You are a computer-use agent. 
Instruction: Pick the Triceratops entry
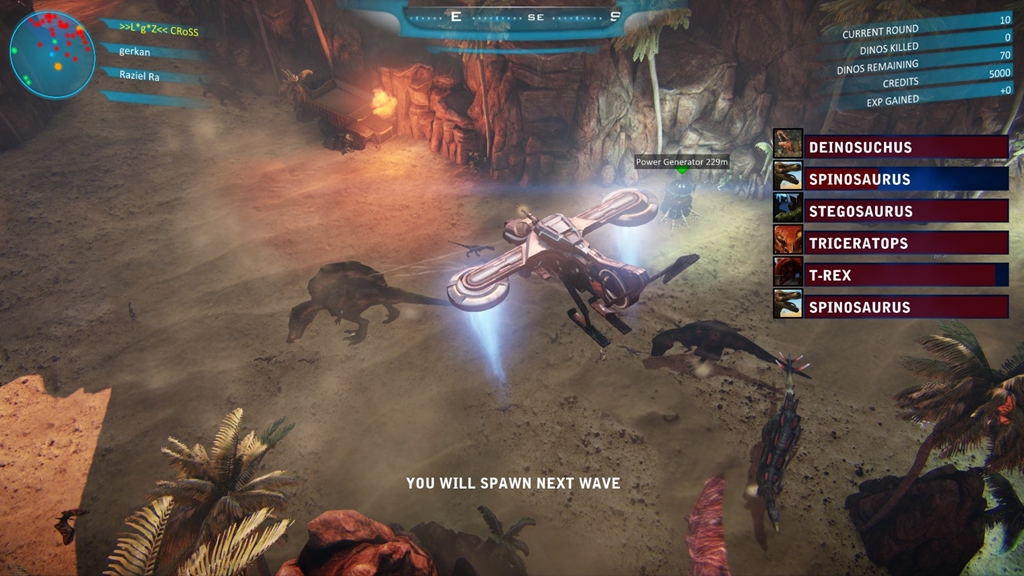(890, 243)
